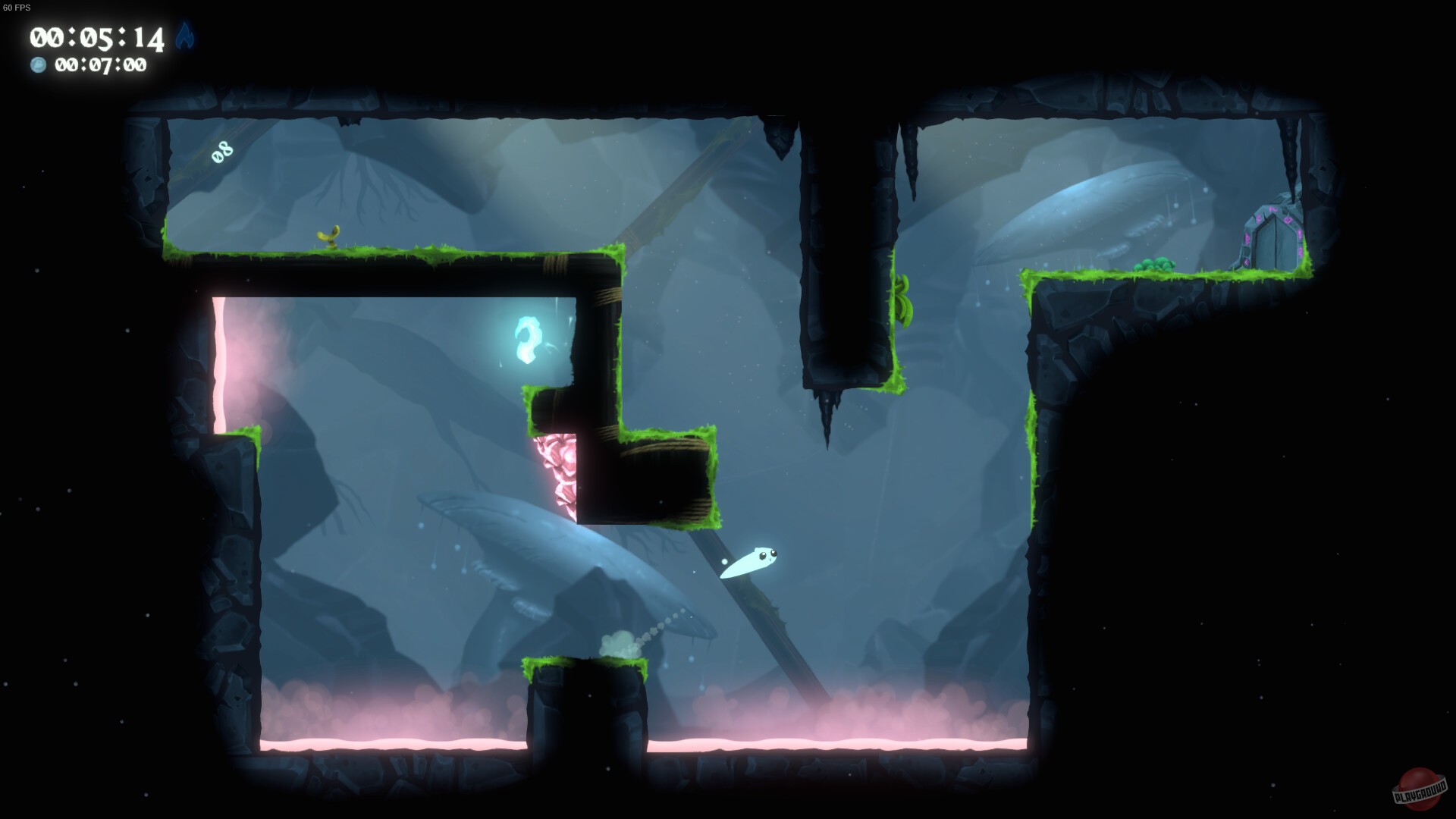This screenshot has height=819, width=1456.
Task: Click the timer panel at top left
Action: coord(99,49)
